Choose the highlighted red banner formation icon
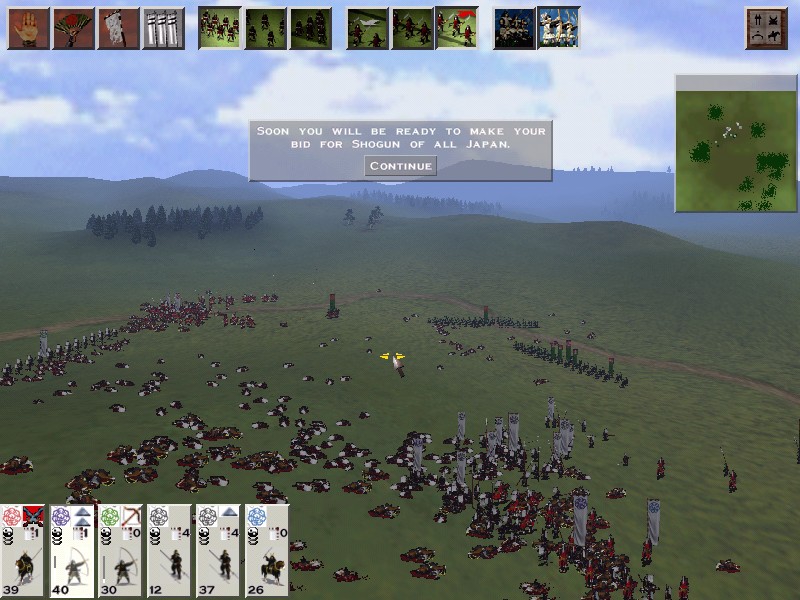Viewport: 800px width, 600px height. click(457, 28)
